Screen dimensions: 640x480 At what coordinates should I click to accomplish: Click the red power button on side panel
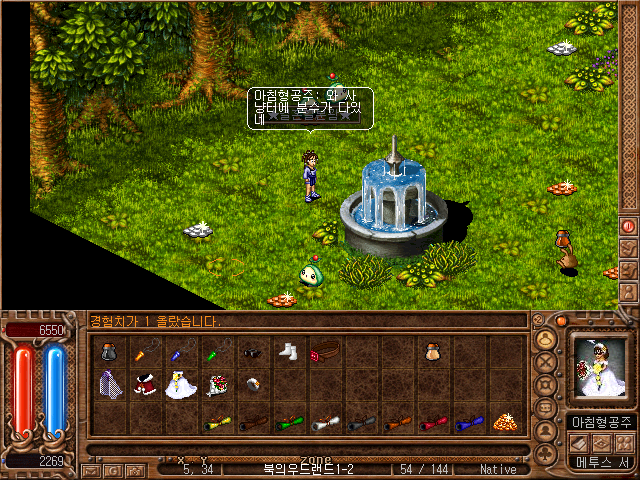pyautogui.click(x=628, y=226)
